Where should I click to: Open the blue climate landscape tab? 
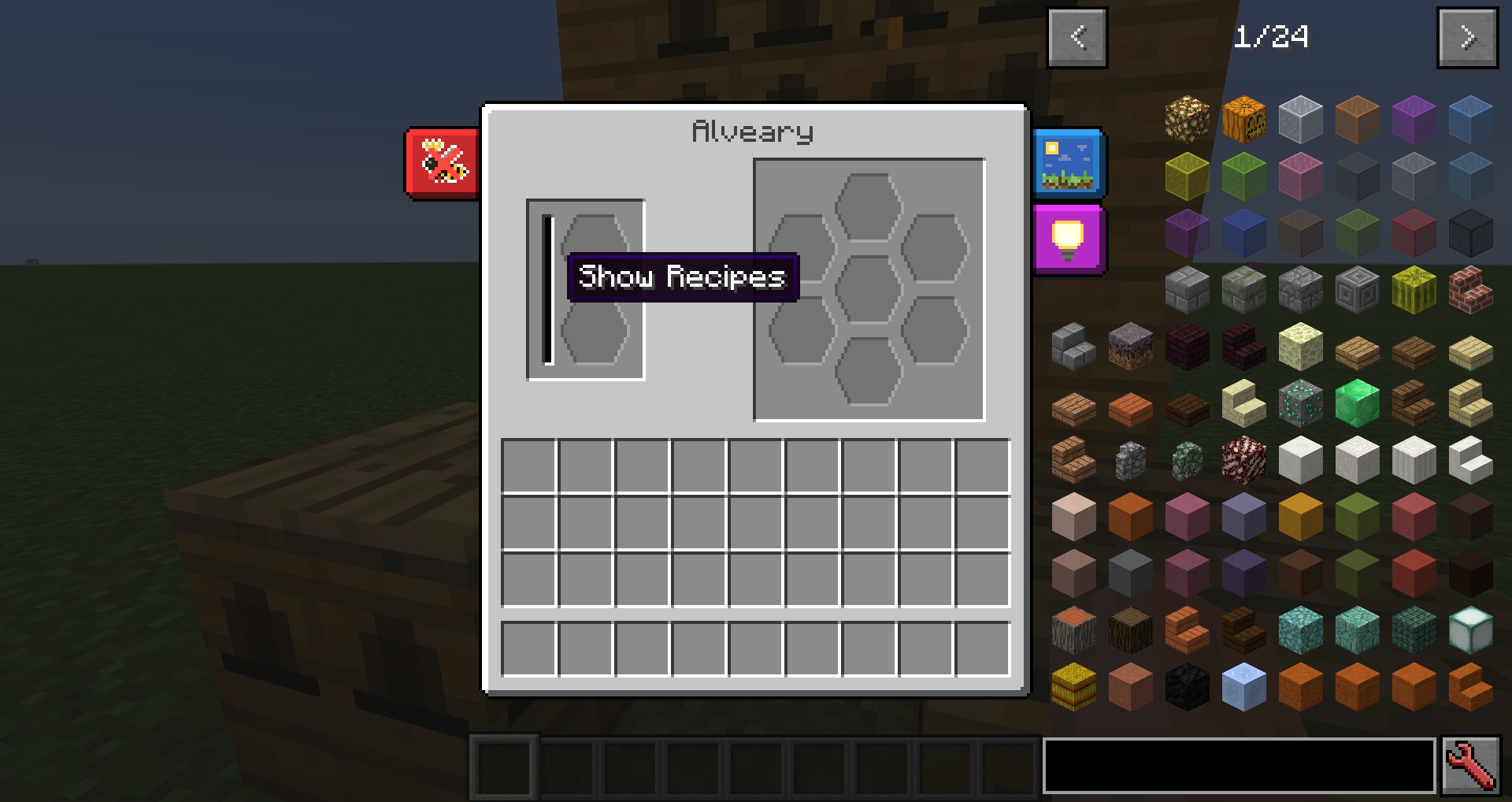(x=1068, y=163)
